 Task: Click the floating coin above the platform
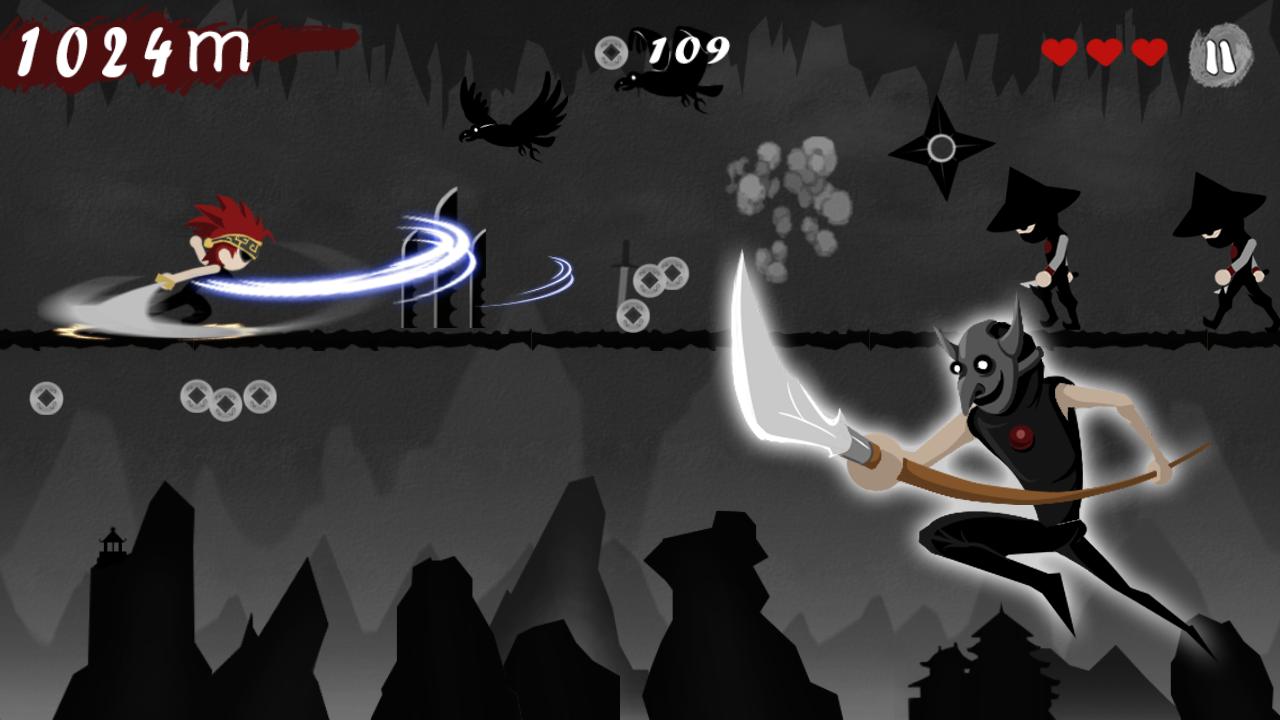coord(651,278)
